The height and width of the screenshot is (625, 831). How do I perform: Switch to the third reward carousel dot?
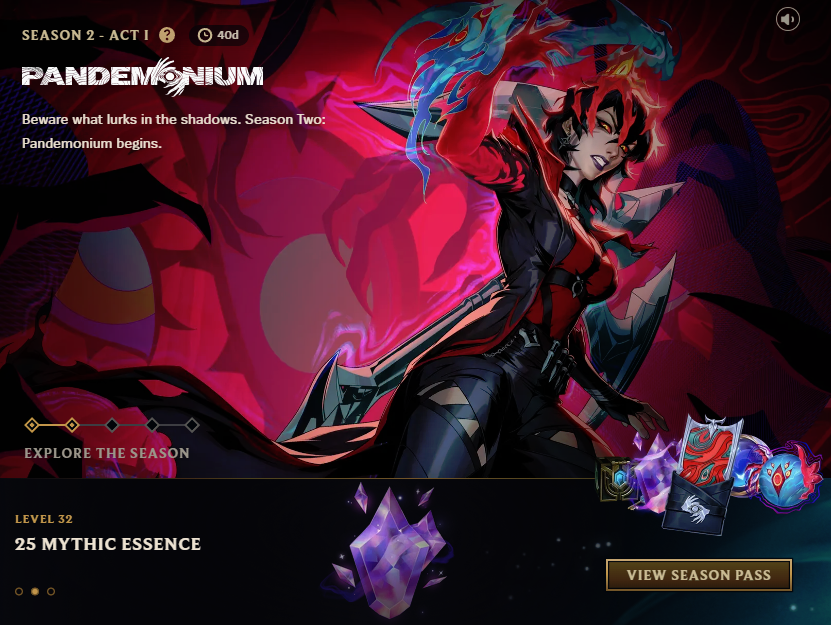point(51,591)
